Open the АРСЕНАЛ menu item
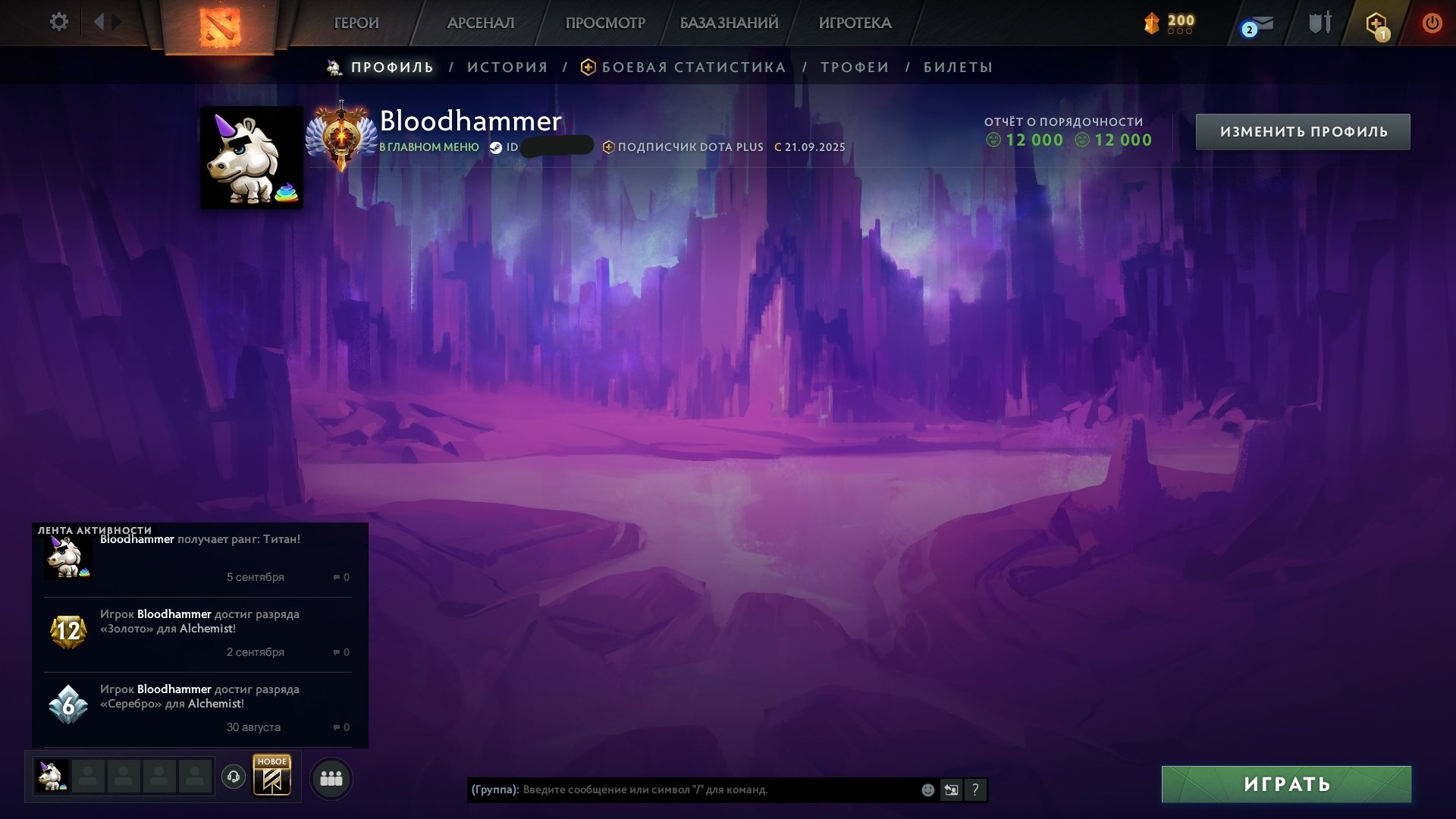 483,23
